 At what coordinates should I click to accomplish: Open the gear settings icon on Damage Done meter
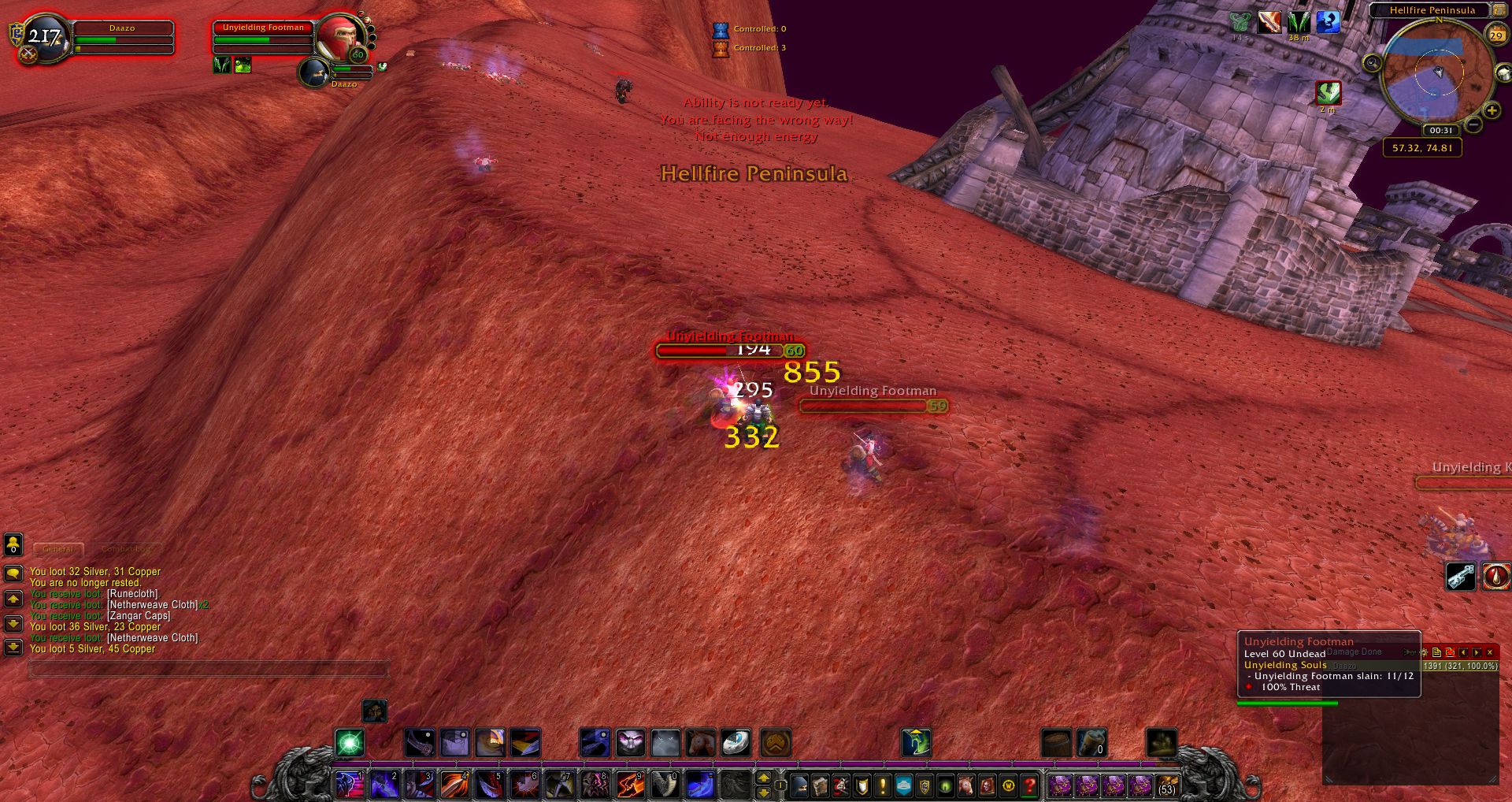[x=1424, y=652]
